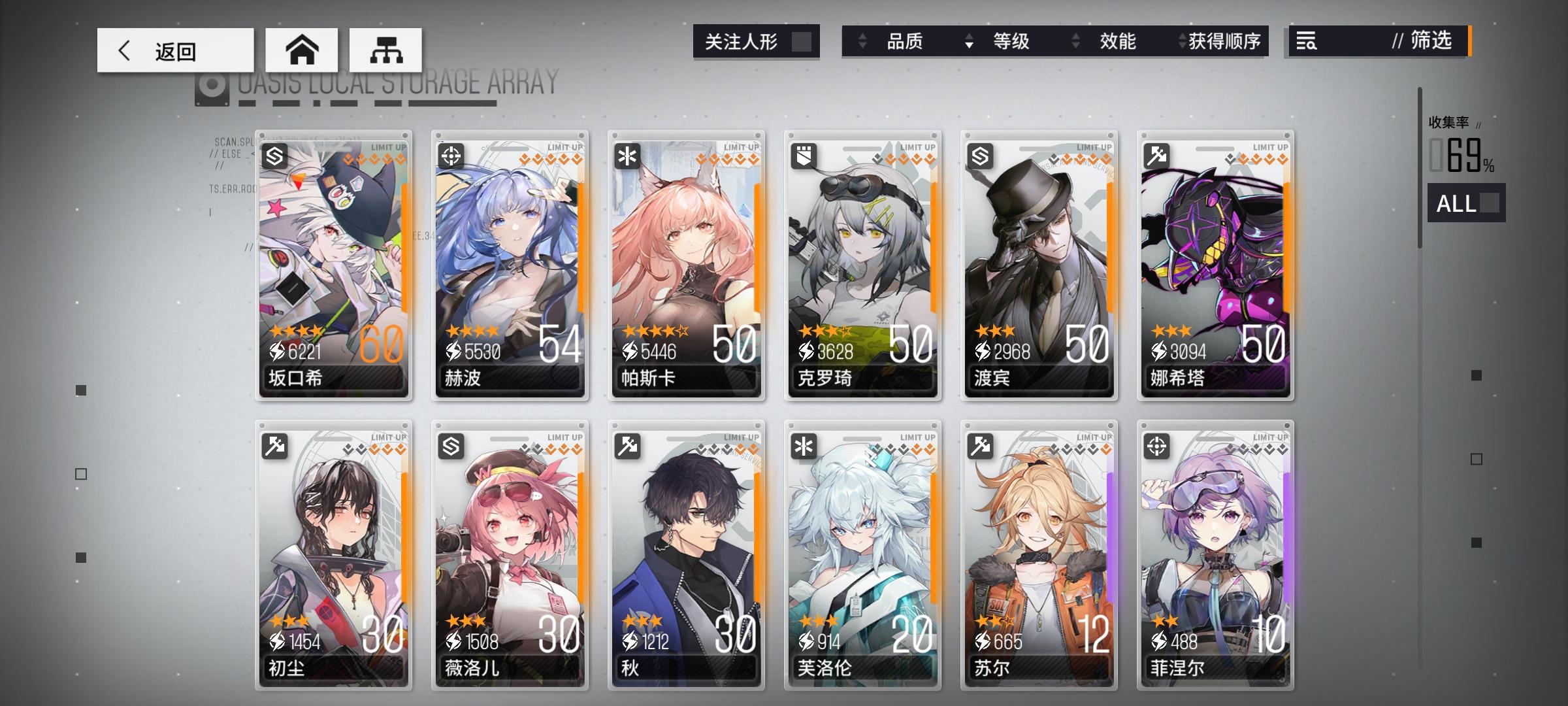Click the target class icon on 赫波's card
The image size is (1568, 706).
click(451, 154)
